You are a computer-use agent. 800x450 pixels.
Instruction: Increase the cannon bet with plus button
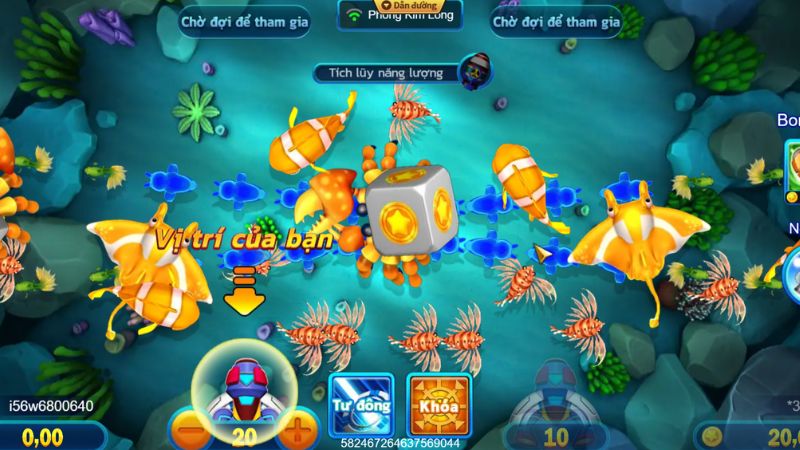coord(297,436)
